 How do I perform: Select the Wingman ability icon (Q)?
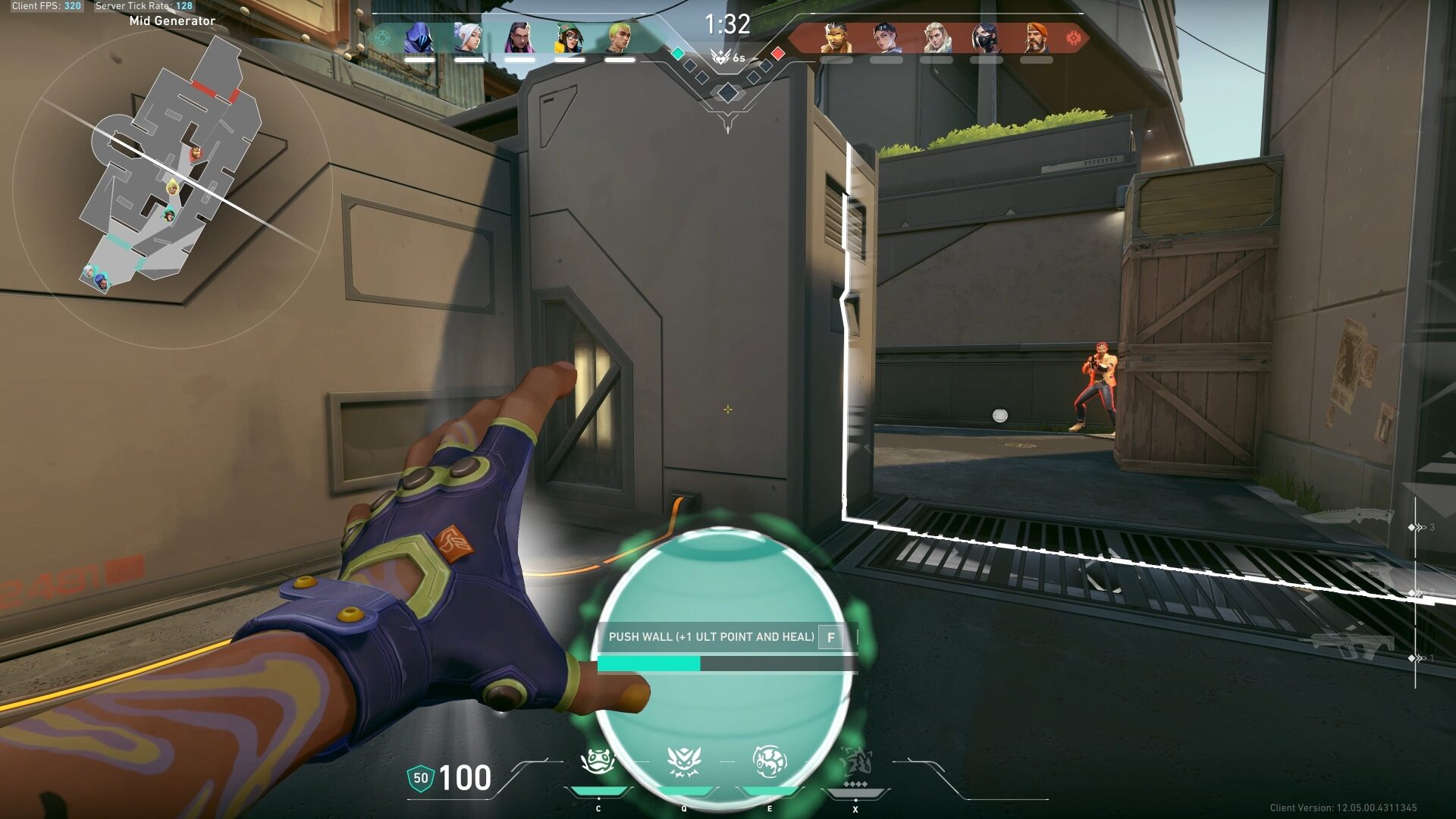684,761
